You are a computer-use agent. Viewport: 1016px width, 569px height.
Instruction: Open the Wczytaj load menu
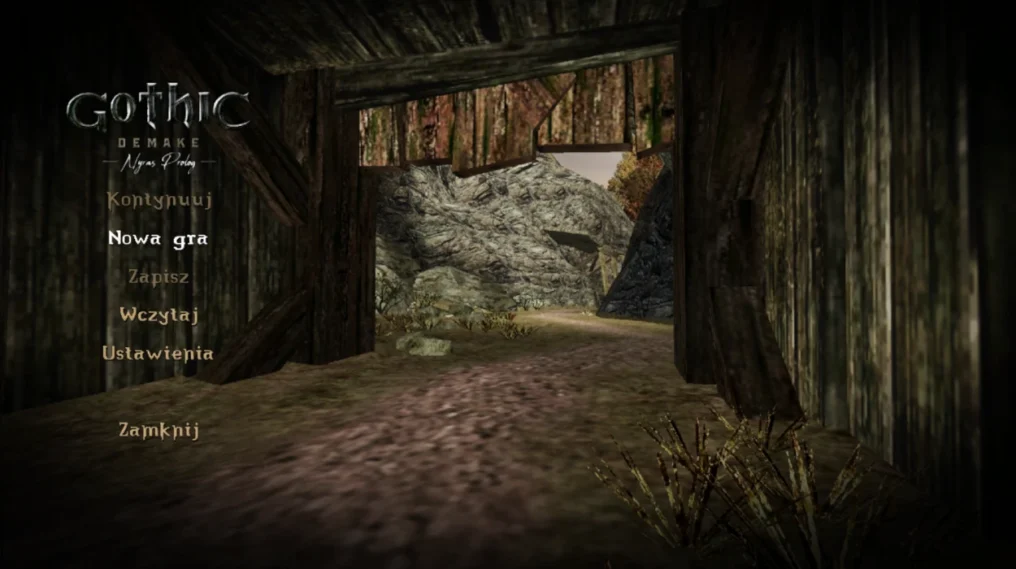click(159, 314)
